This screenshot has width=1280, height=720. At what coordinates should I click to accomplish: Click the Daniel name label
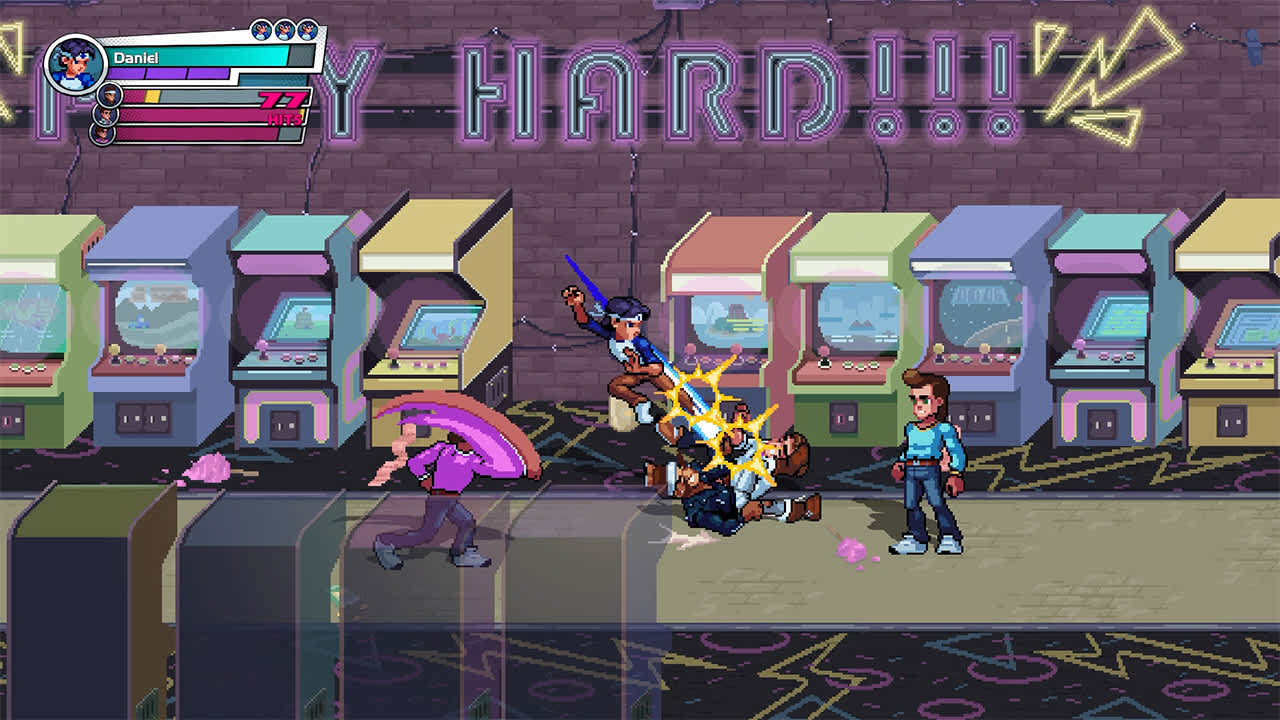coord(135,58)
